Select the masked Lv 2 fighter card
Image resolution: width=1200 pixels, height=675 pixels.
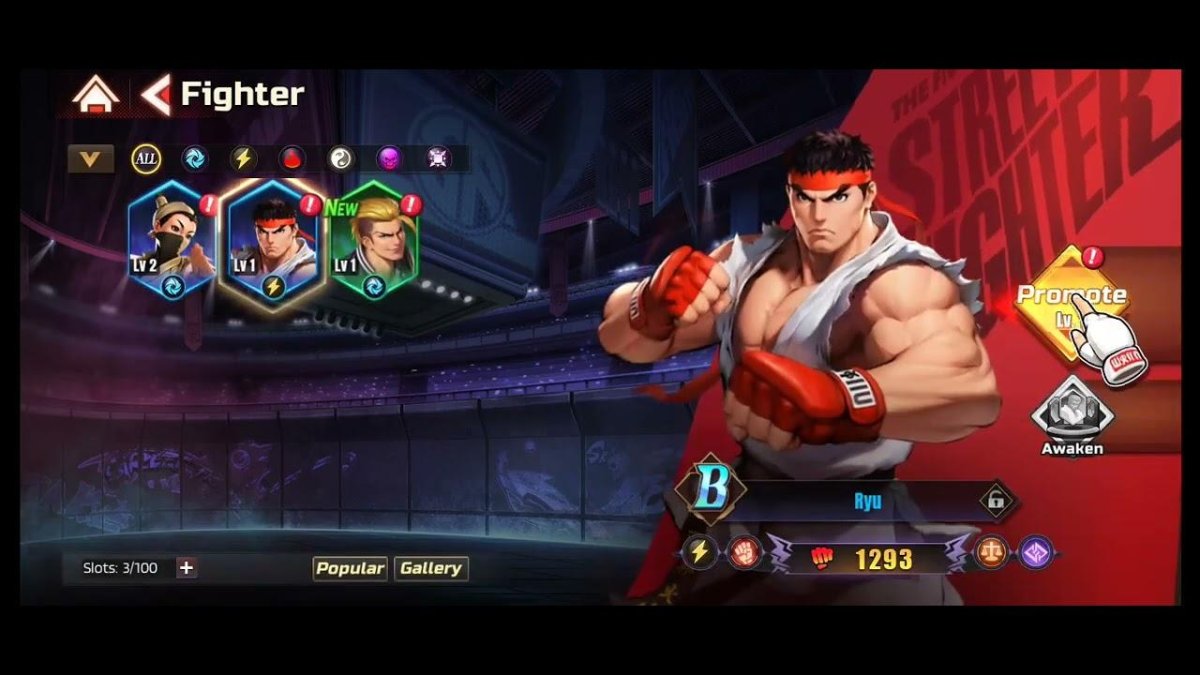(172, 242)
